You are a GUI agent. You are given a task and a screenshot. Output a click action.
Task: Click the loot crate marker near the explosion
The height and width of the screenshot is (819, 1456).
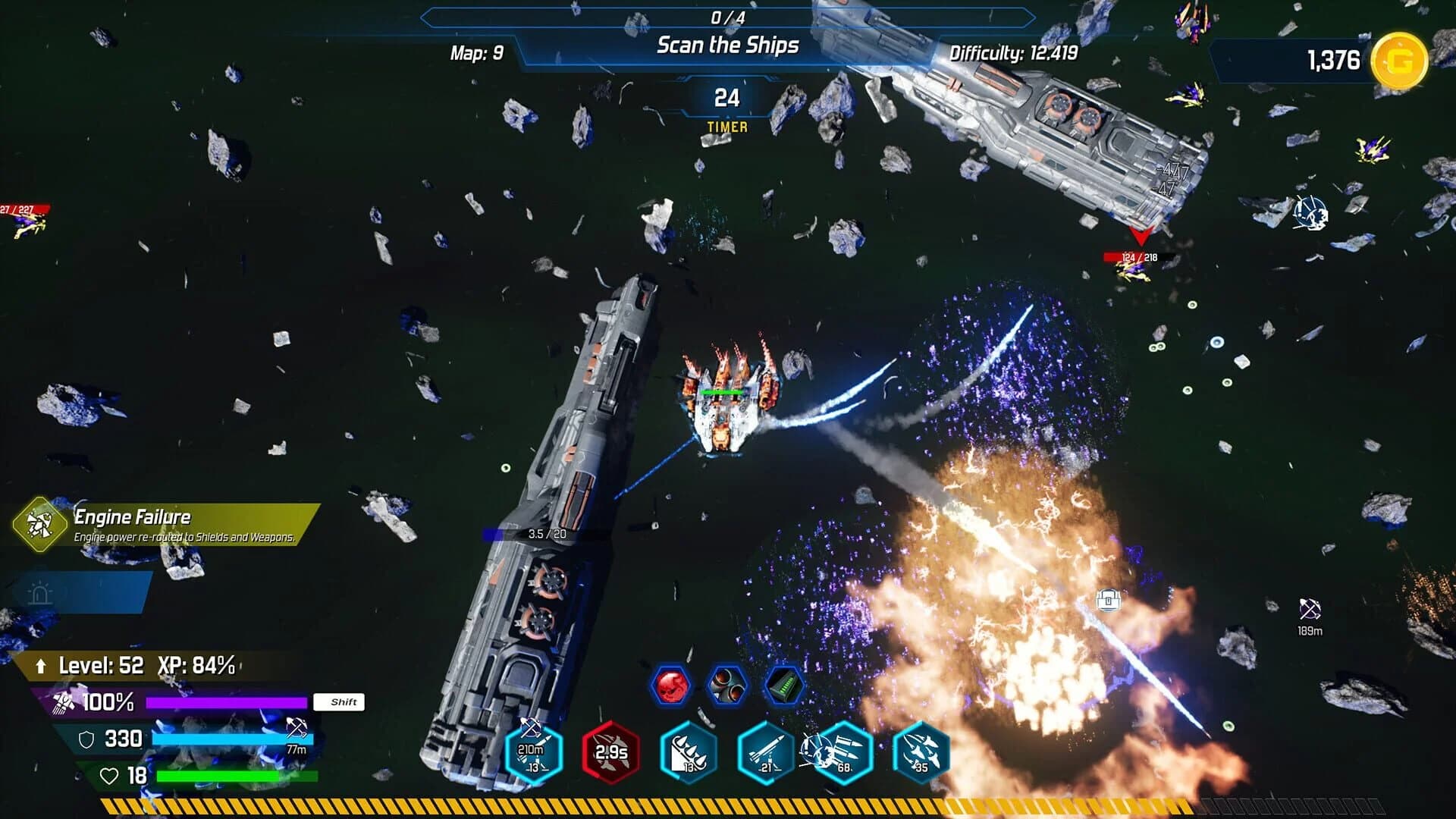1110,599
